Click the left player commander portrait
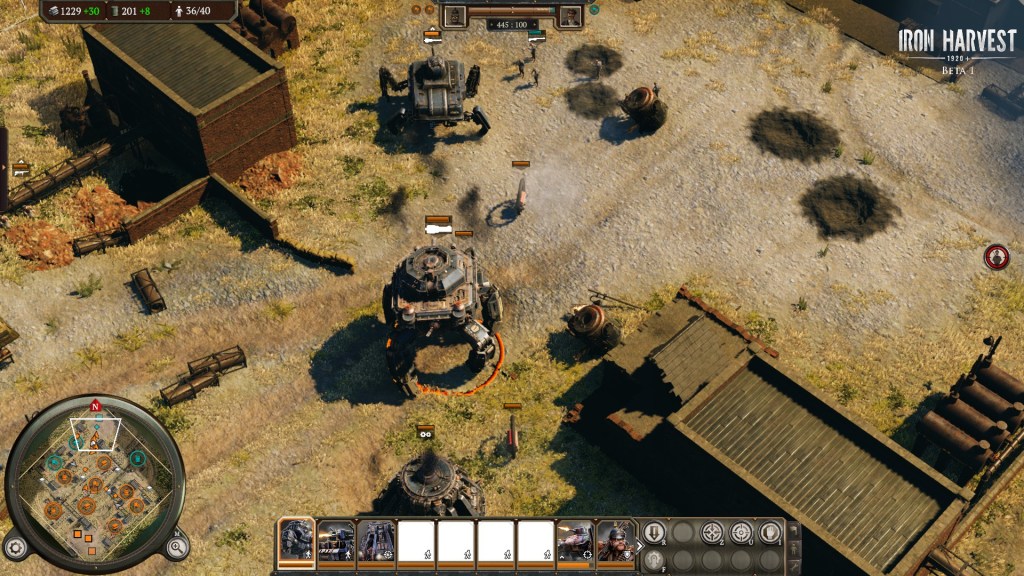This screenshot has height=576, width=1024. pyautogui.click(x=455, y=16)
